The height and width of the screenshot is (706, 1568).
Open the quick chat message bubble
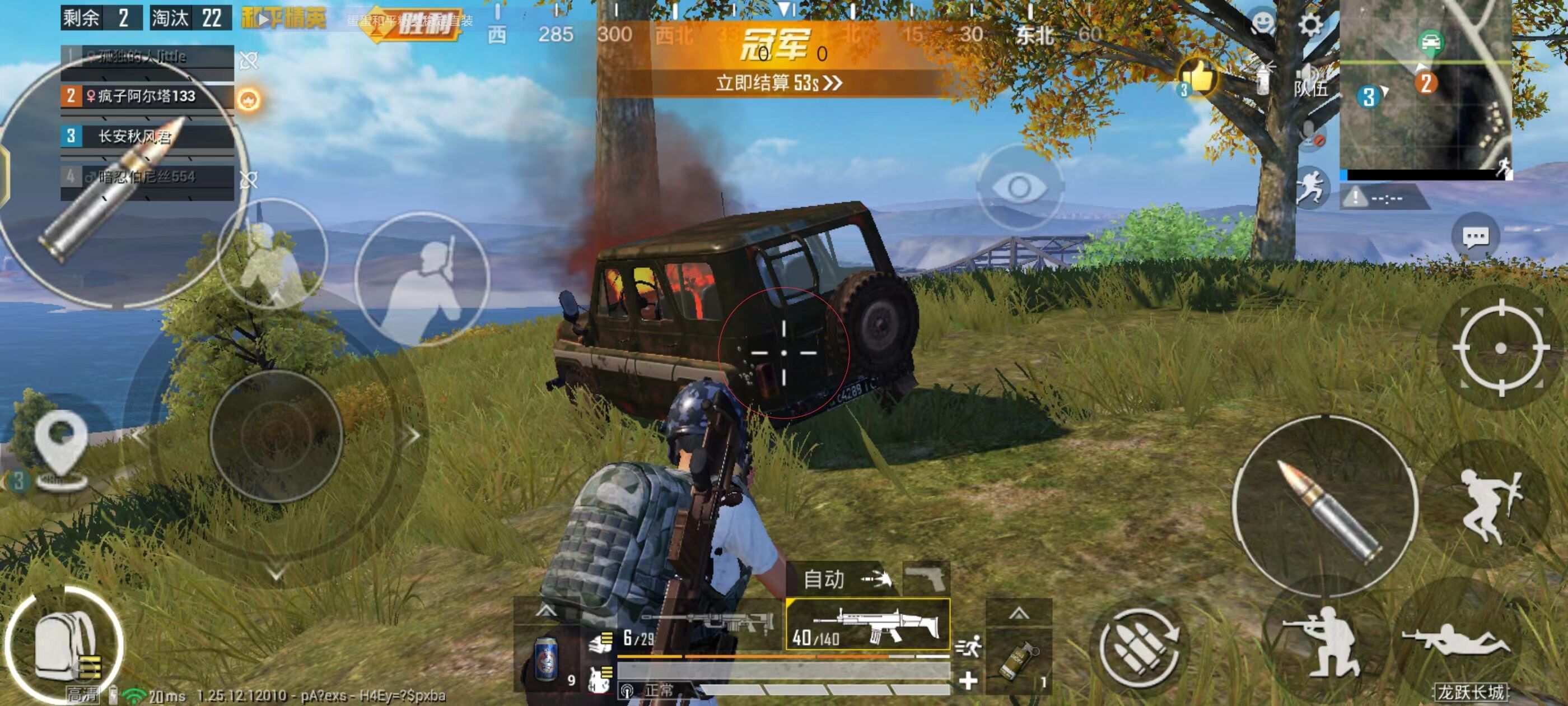point(1475,237)
